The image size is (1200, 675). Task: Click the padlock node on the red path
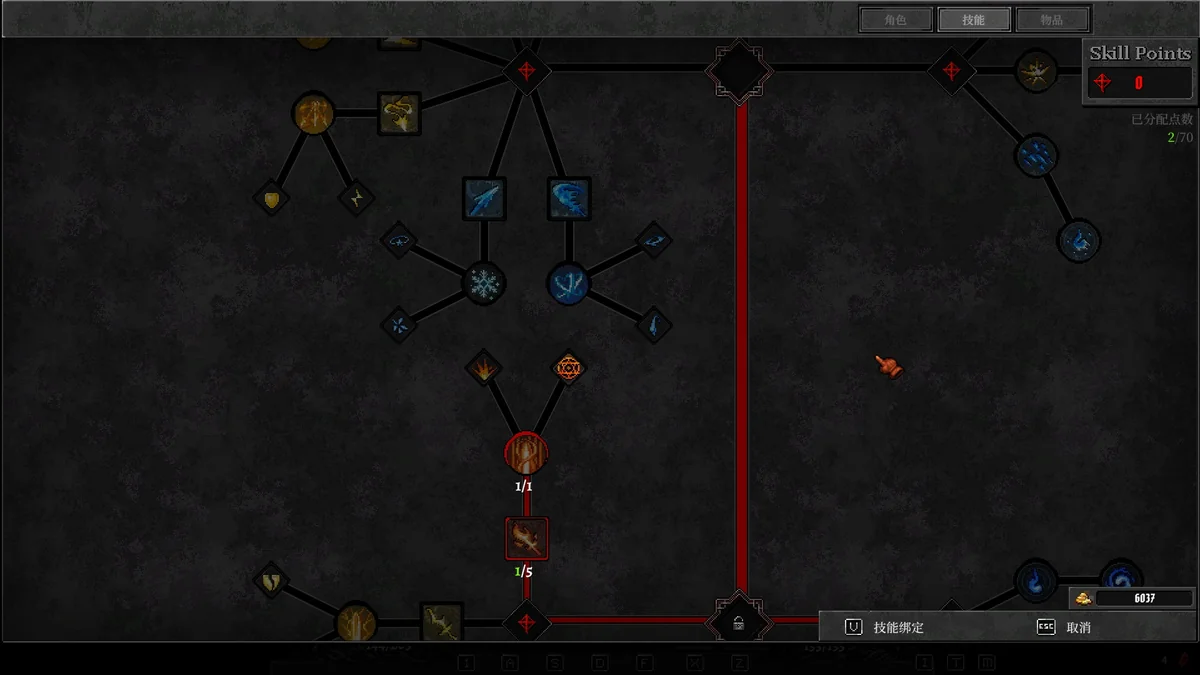click(x=738, y=623)
